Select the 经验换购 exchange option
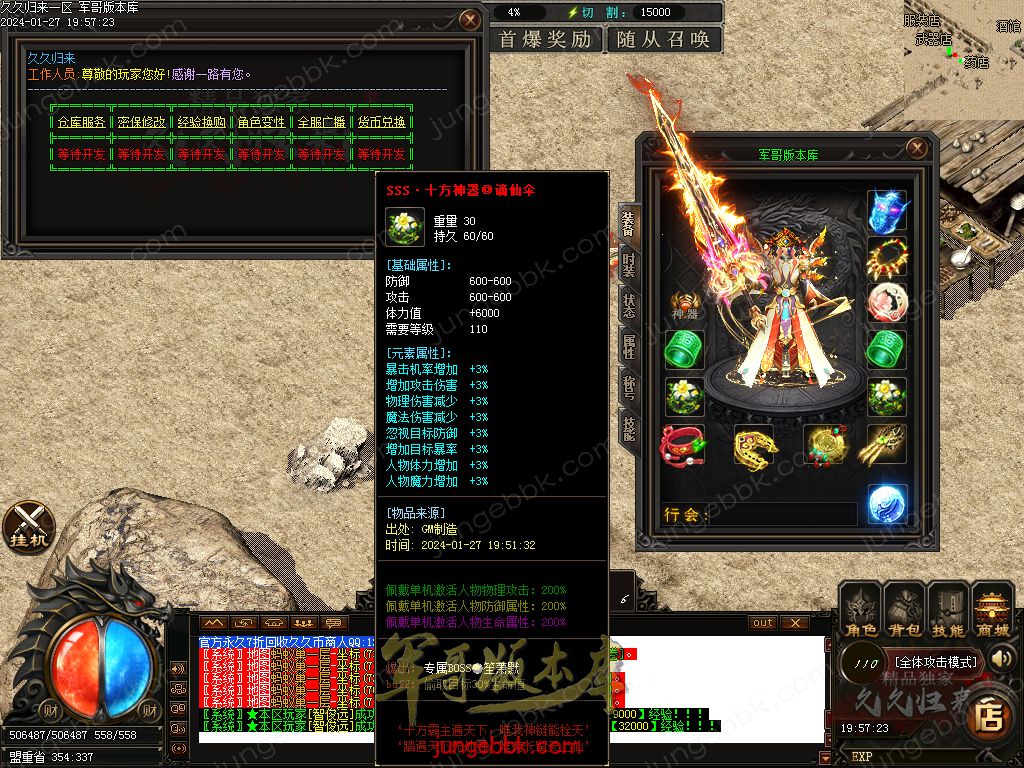Image resolution: width=1024 pixels, height=768 pixels. click(201, 122)
